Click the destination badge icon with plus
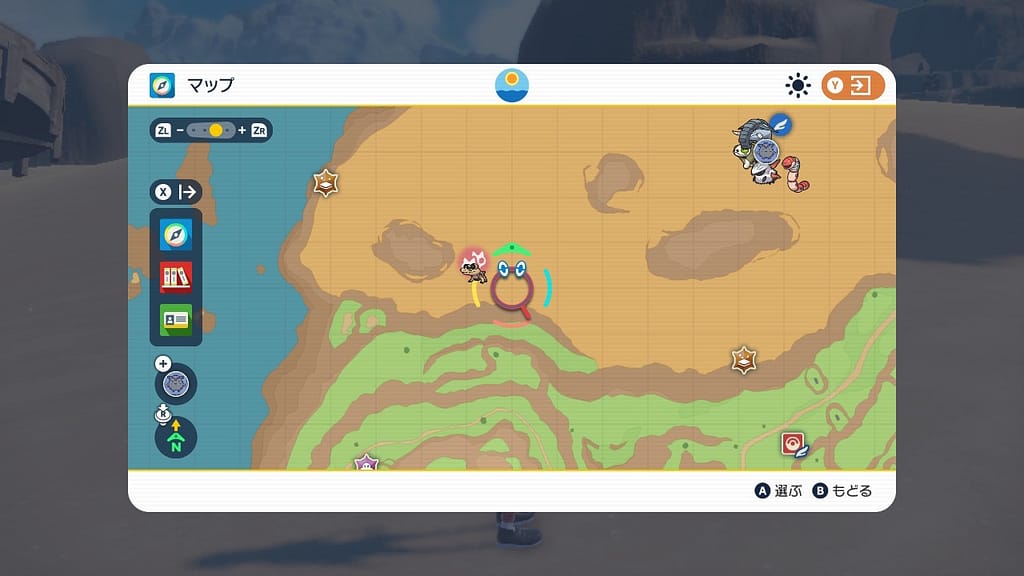1024x576 pixels. 176,383
